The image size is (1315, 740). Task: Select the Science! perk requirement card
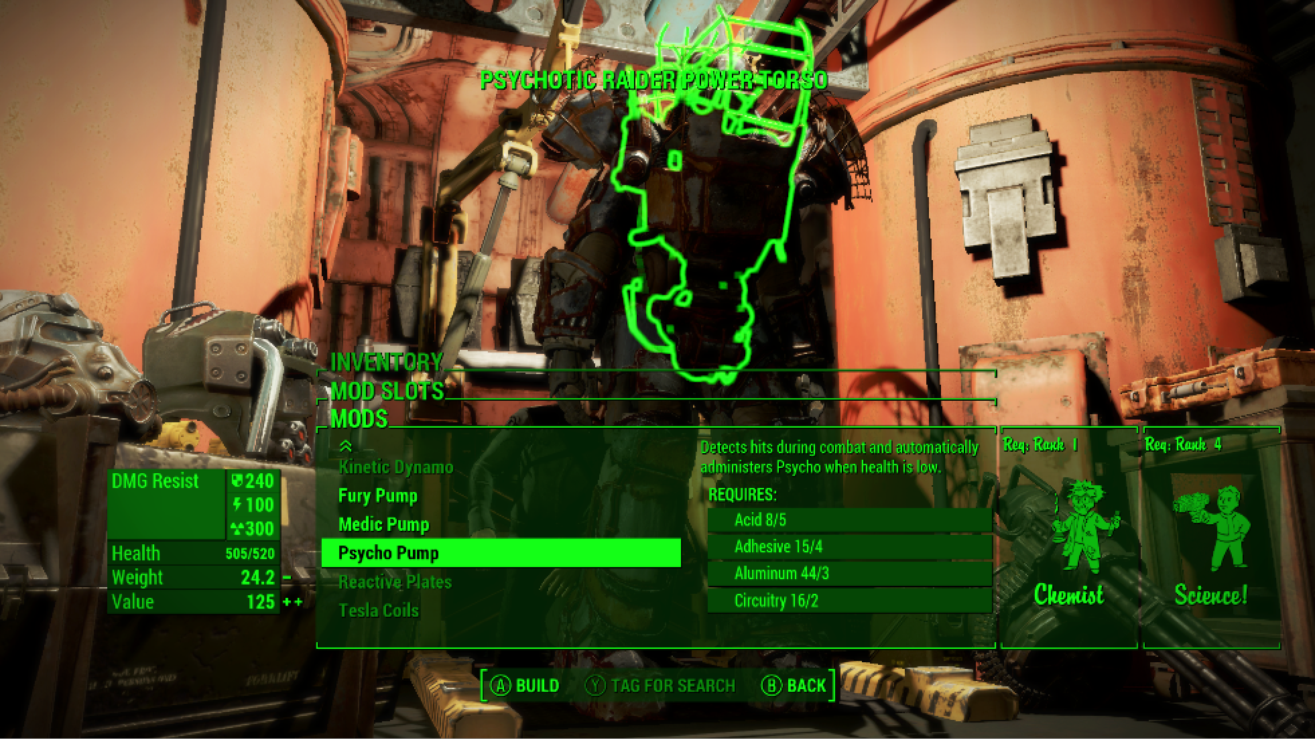1211,540
